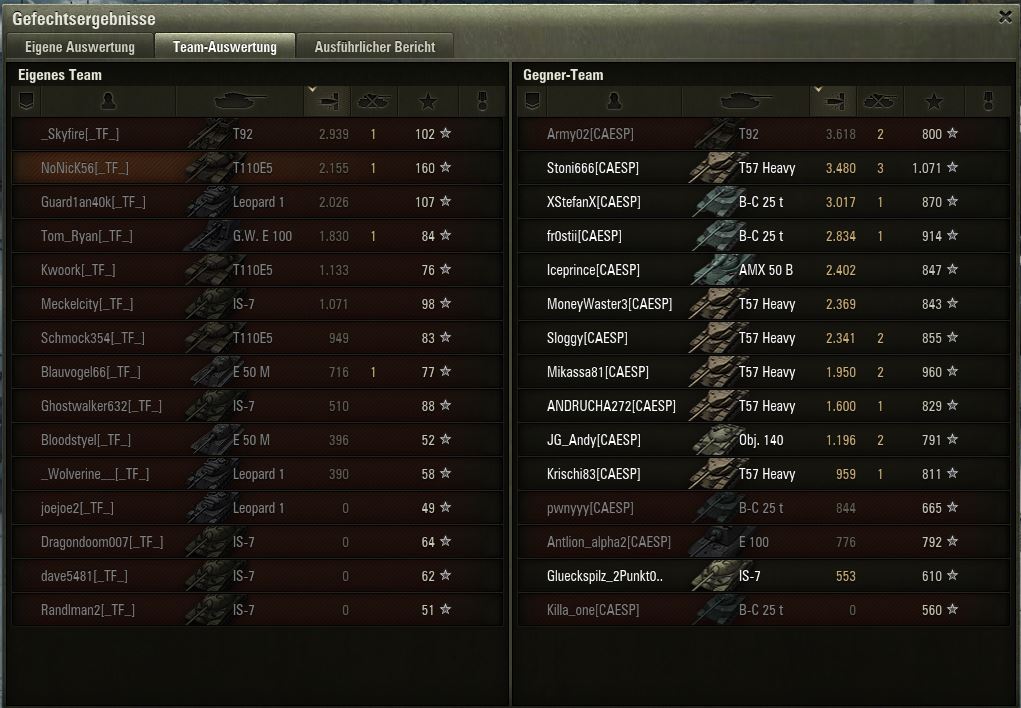Close the Gefechtsergebnisse window
Viewport: 1021px width, 708px height.
(1005, 17)
